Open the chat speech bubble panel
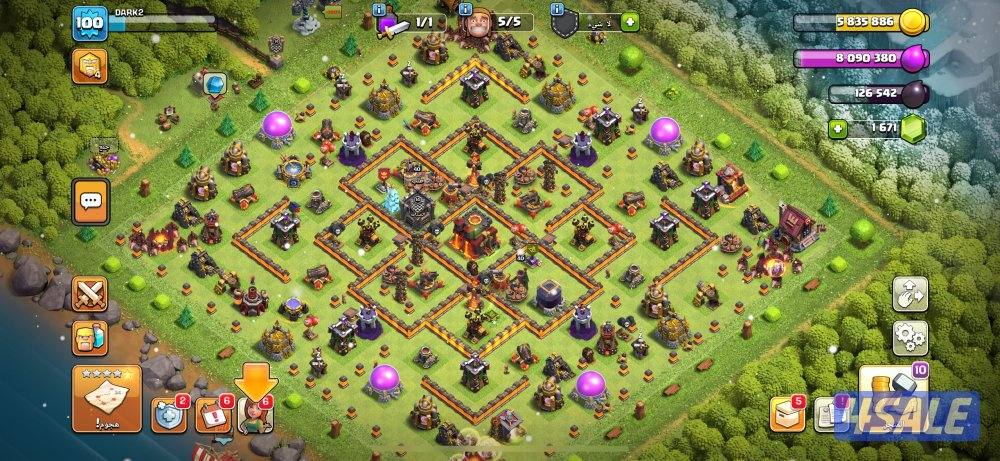1000x461 pixels. 90,201
